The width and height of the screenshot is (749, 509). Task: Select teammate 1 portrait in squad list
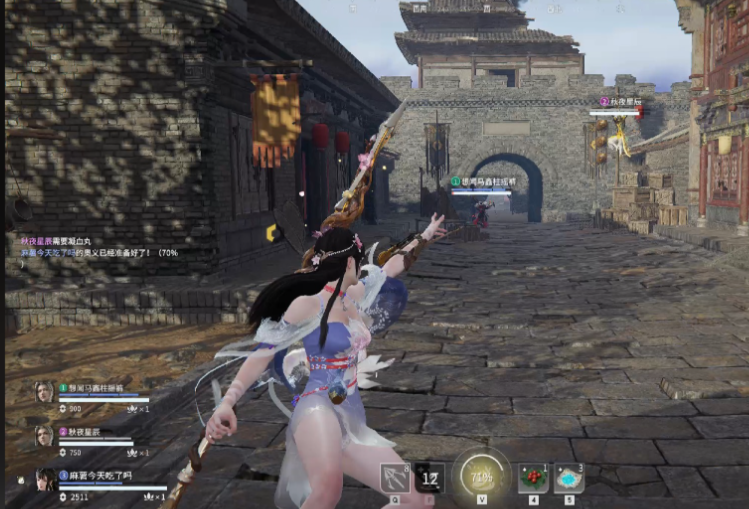[44, 391]
